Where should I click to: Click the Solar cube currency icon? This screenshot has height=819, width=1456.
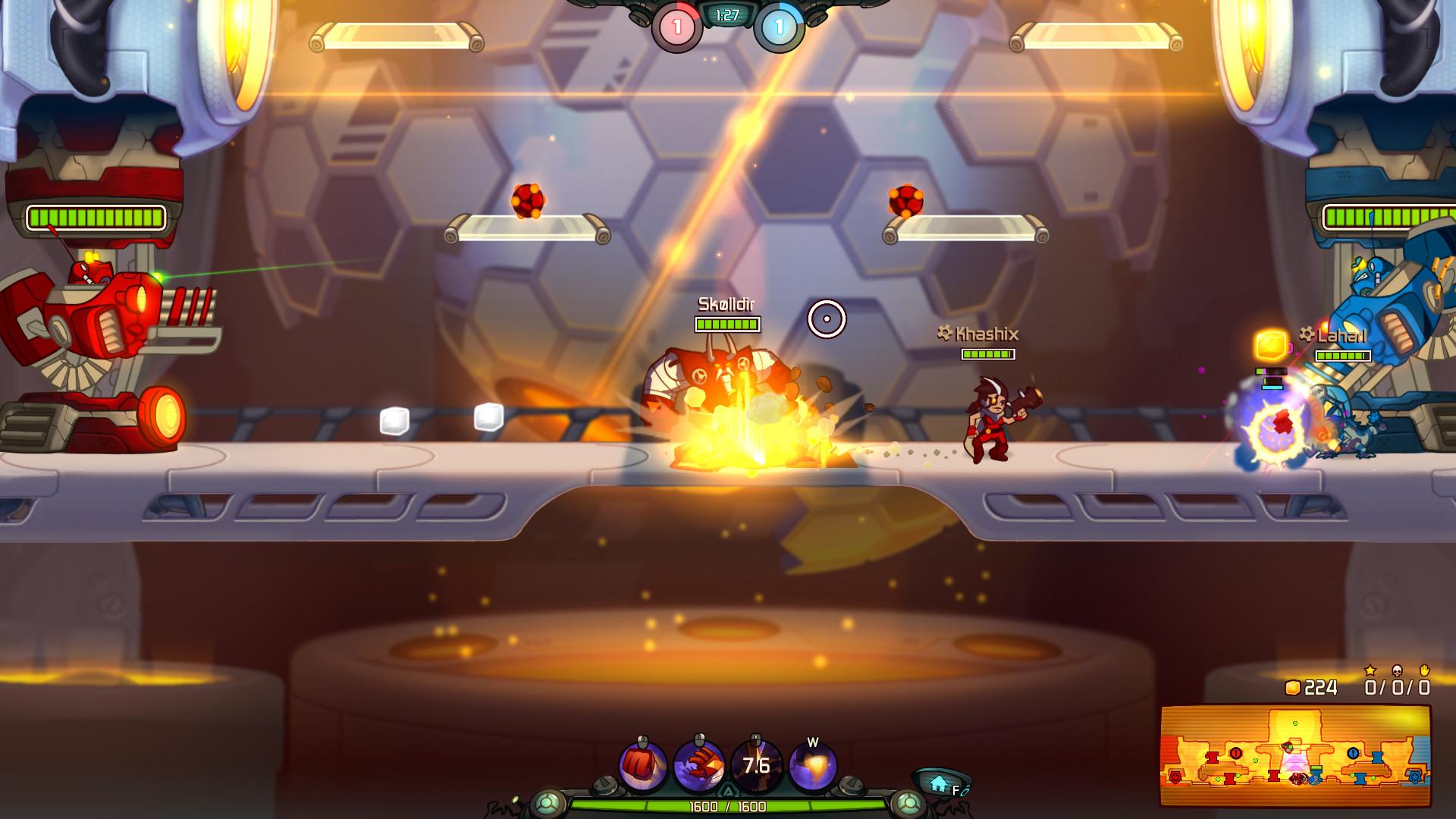click(x=1294, y=688)
